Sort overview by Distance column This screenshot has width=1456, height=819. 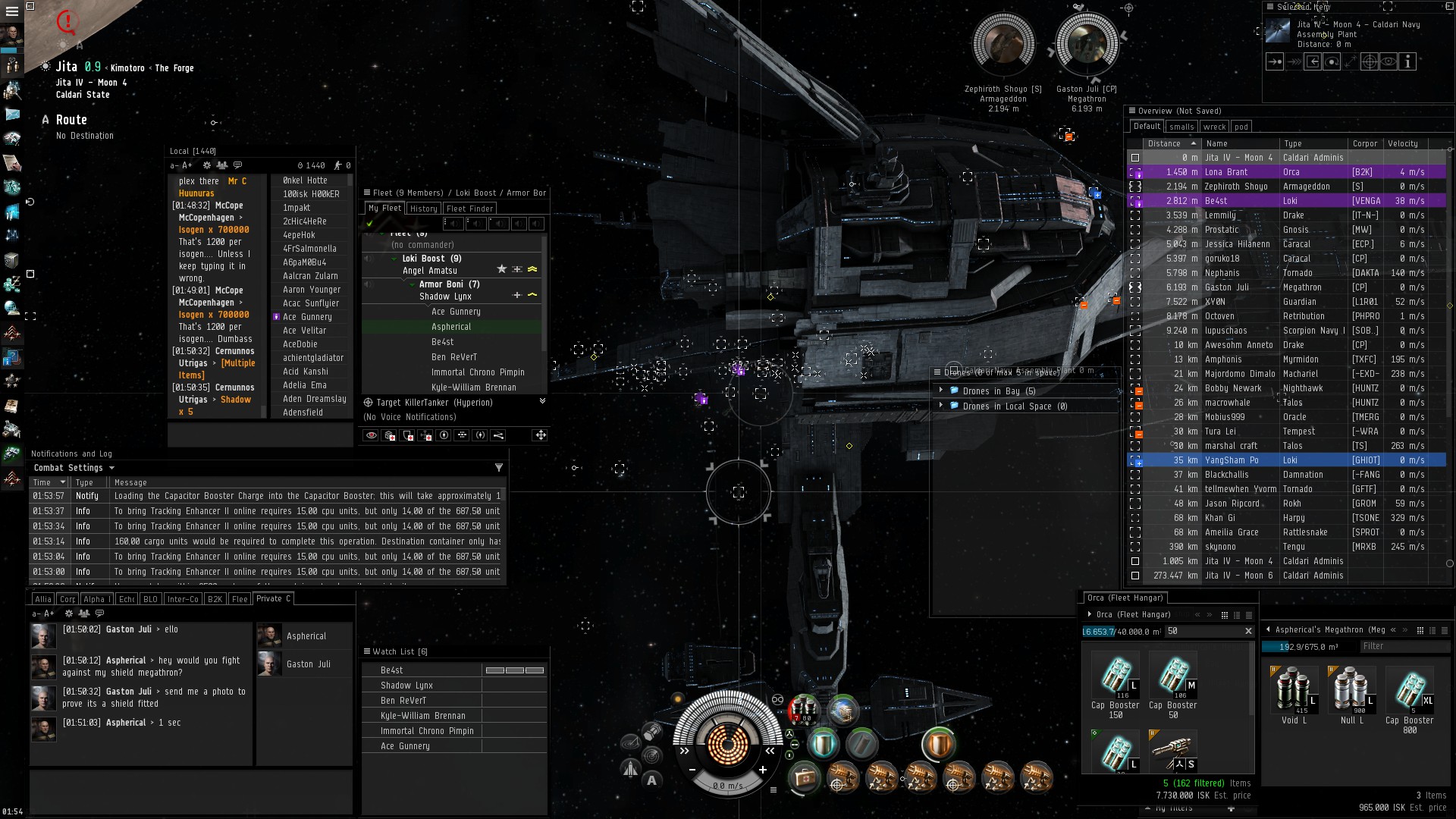point(1164,143)
